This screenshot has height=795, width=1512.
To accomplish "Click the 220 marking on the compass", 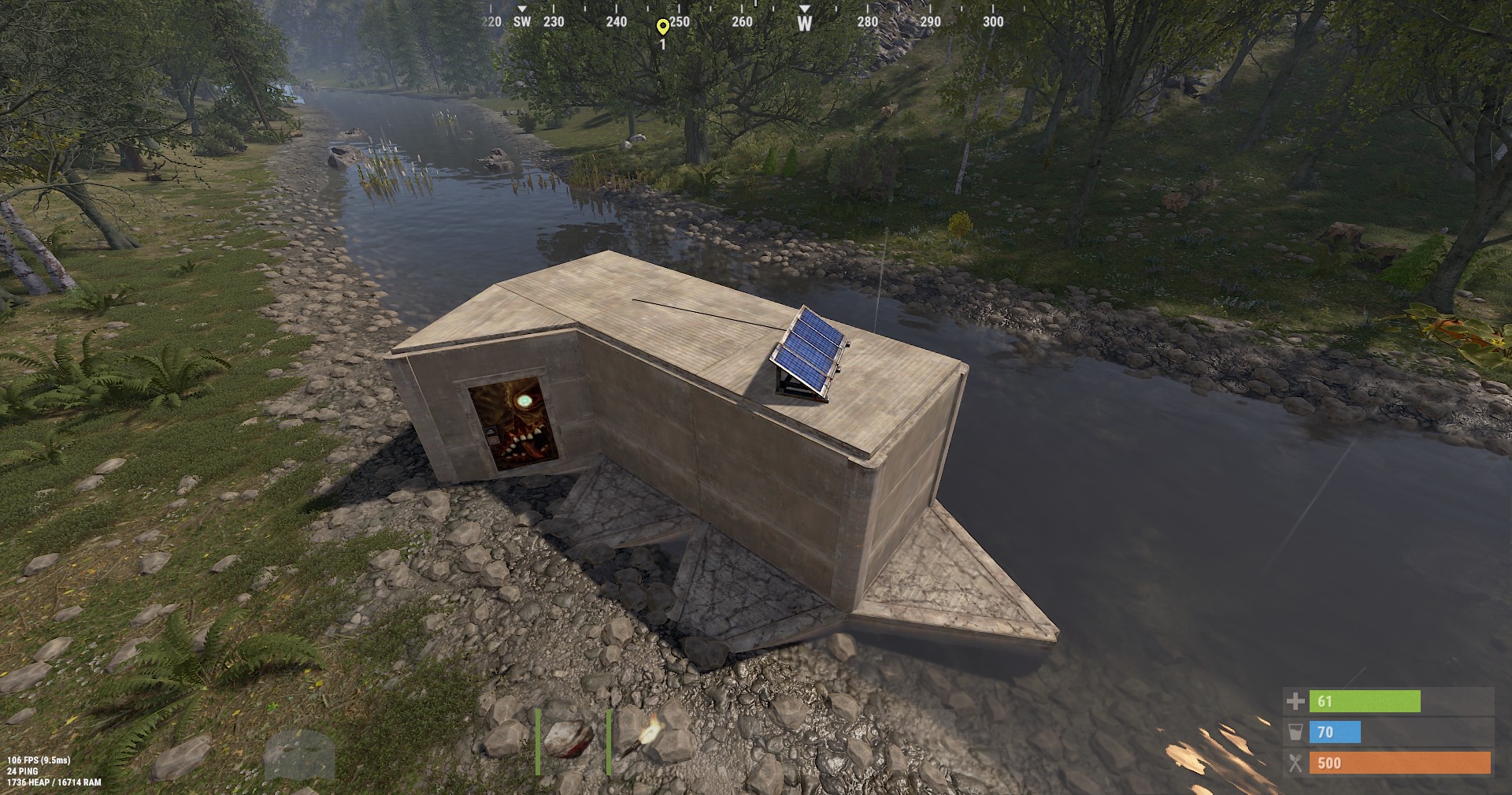I will pos(490,22).
